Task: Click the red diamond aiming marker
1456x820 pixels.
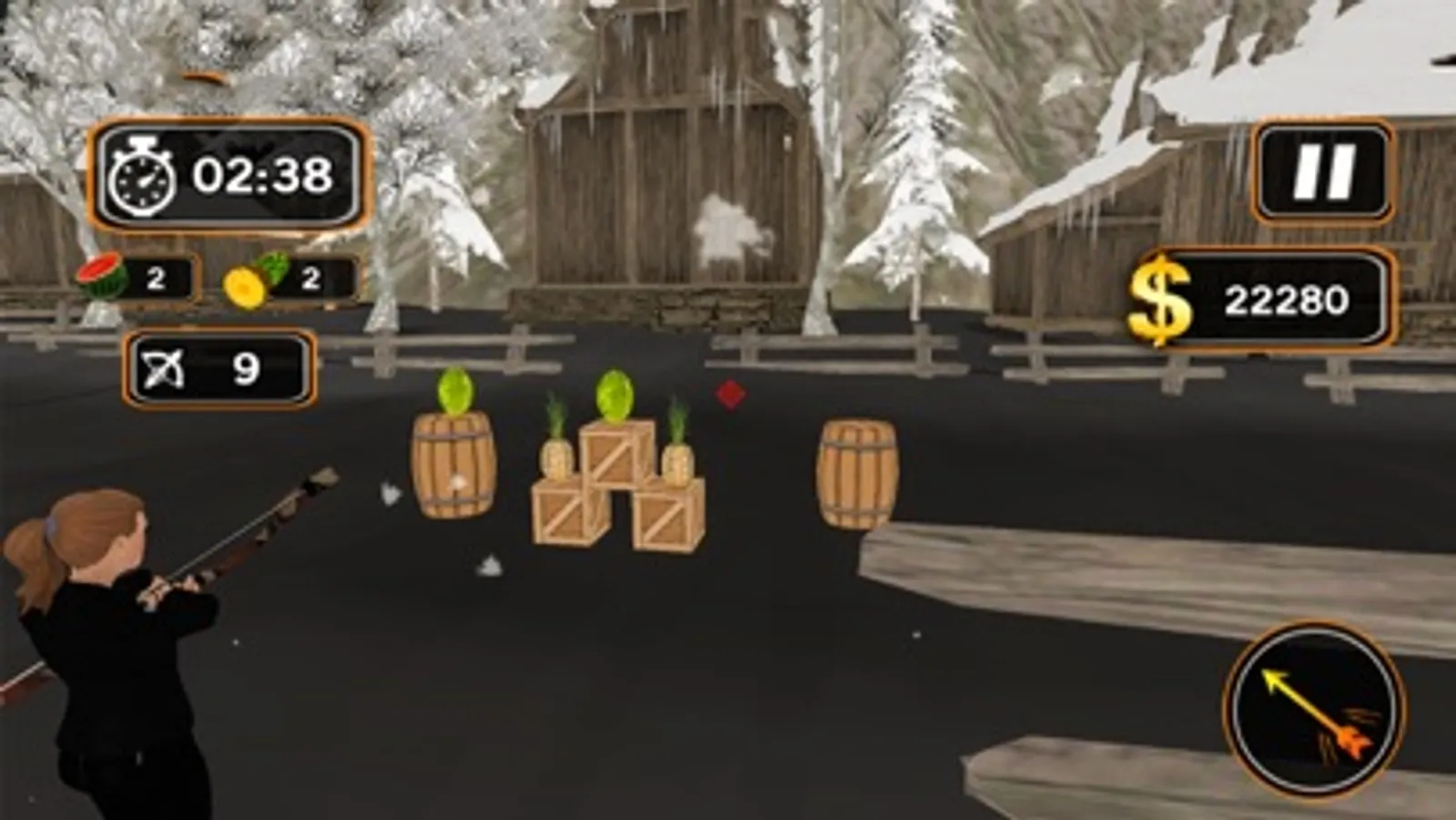Action: point(730,394)
